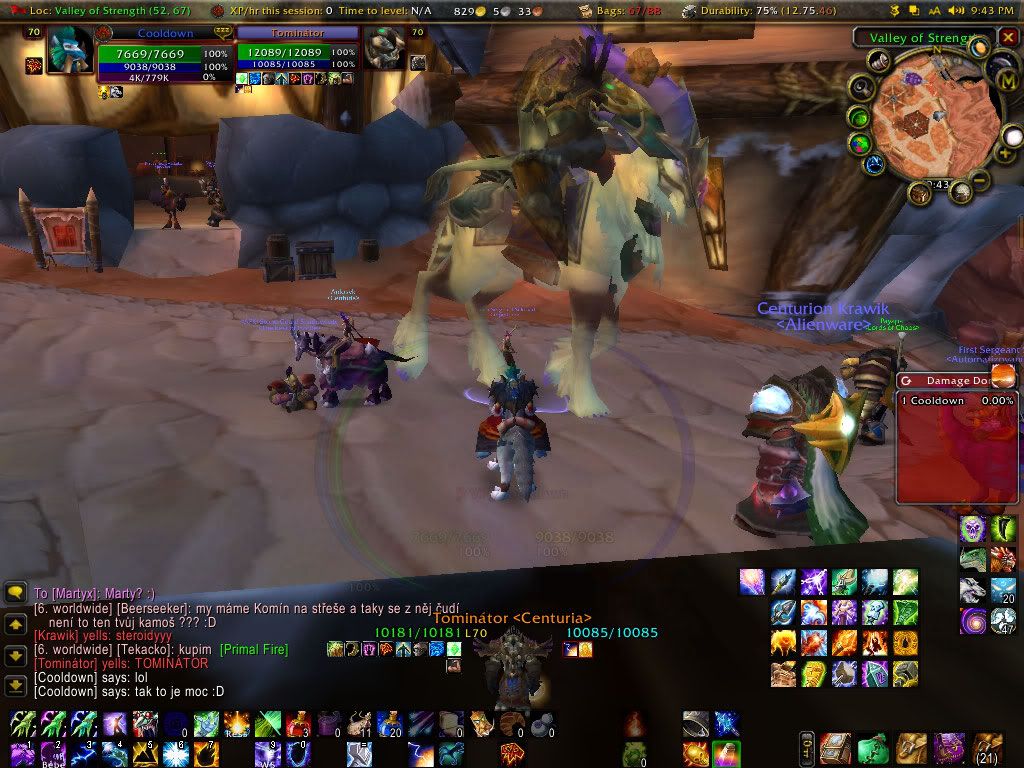
Task: Open the chat menu speech bubble button
Action: 15,593
